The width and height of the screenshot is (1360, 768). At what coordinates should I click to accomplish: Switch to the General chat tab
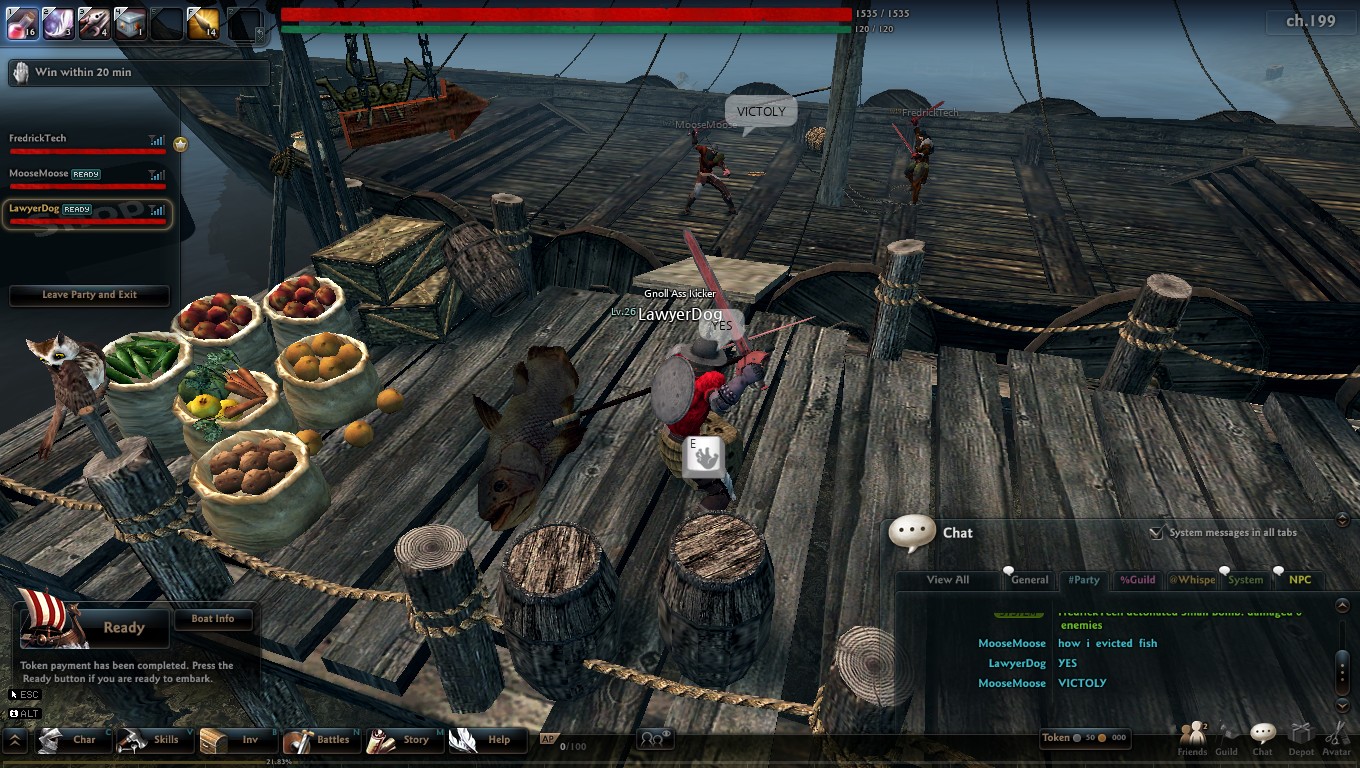(1029, 580)
